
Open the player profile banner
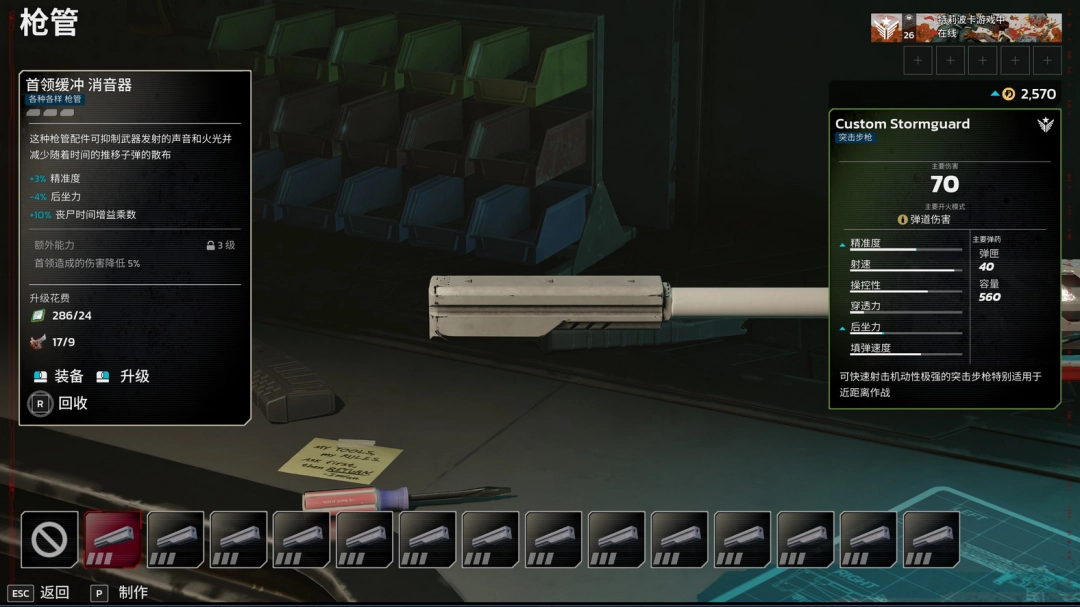(x=965, y=28)
